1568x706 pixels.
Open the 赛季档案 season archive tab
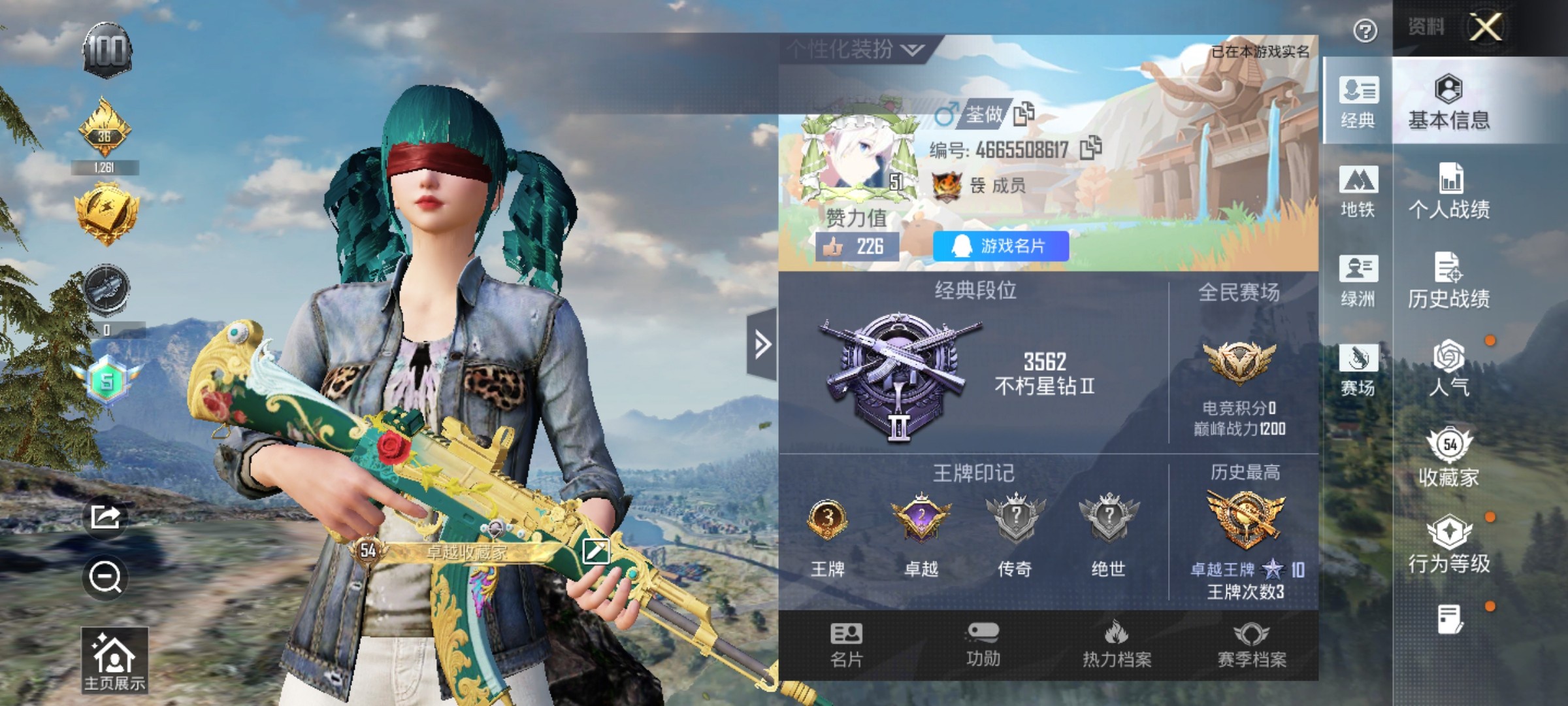(x=1251, y=645)
